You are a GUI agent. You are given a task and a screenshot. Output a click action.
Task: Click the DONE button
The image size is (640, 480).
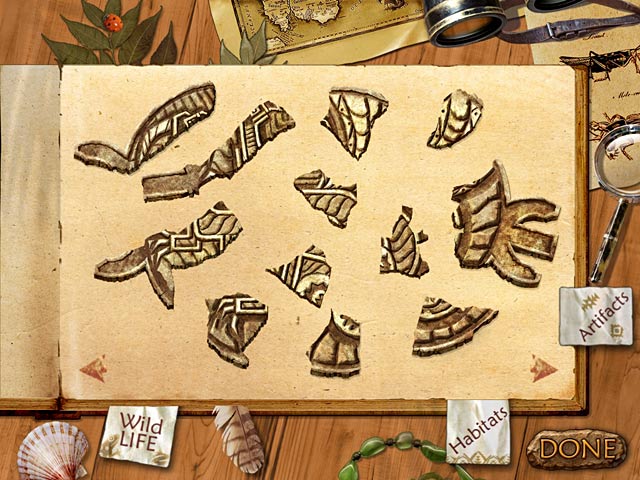click(x=576, y=447)
